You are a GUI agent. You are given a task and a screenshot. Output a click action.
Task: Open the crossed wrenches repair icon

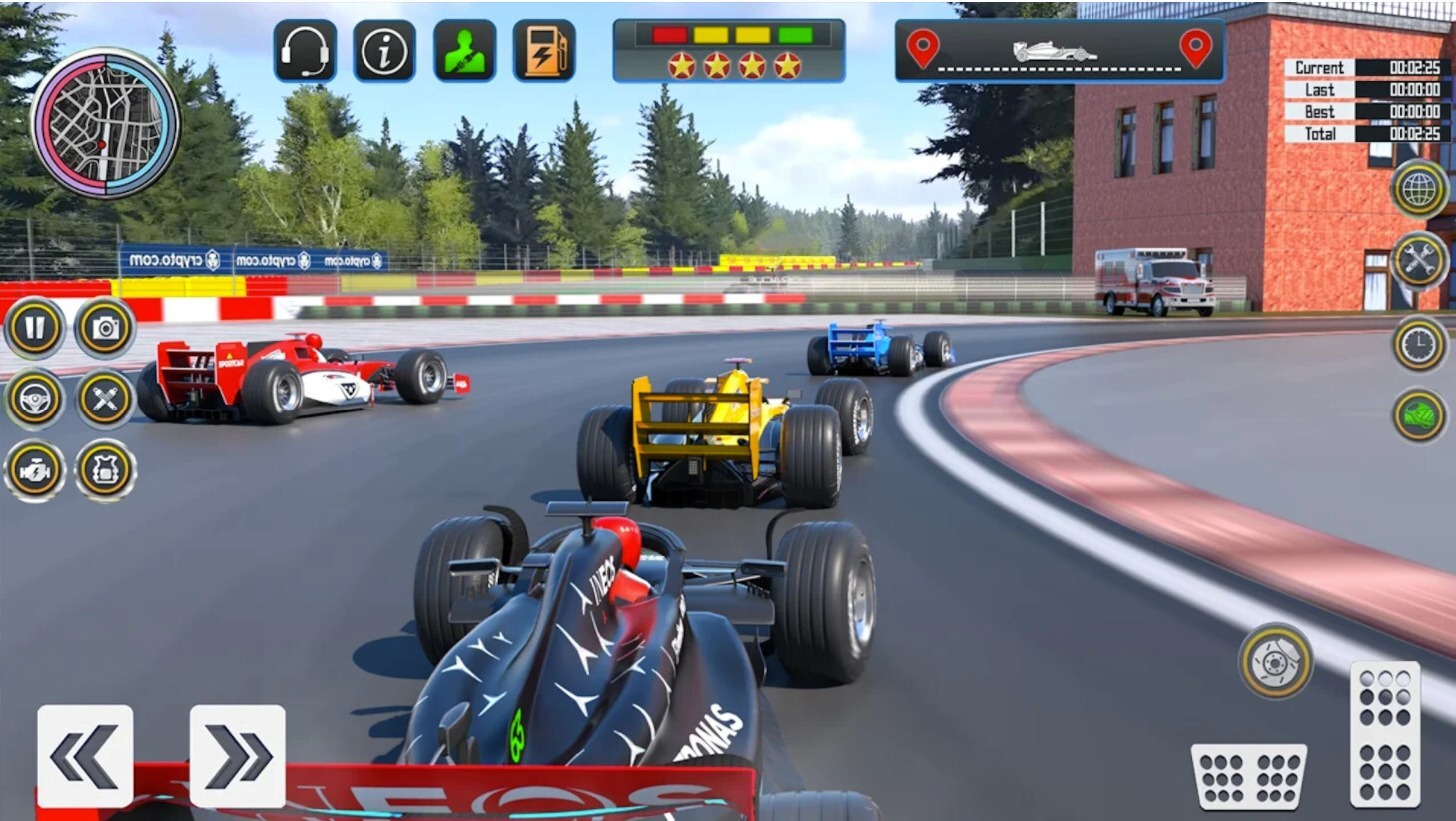tap(1419, 262)
